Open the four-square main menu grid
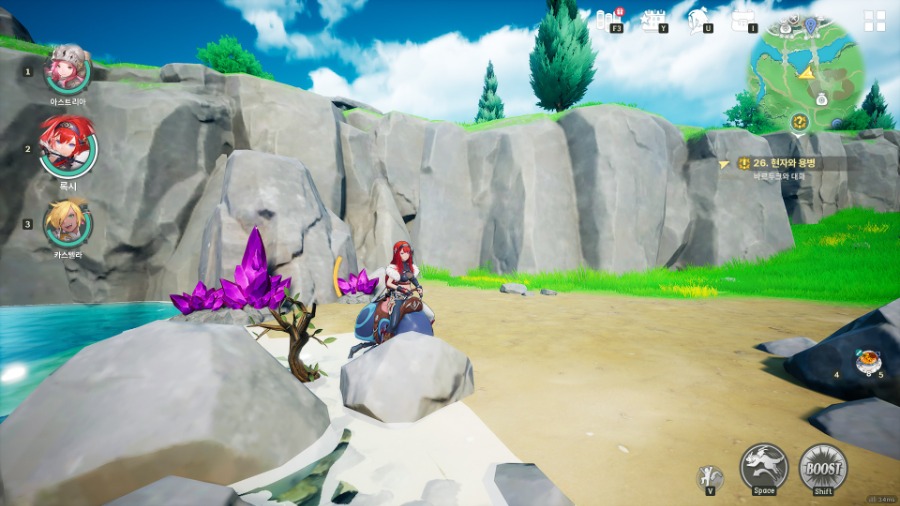Image resolution: width=900 pixels, height=506 pixels. pos(875,21)
